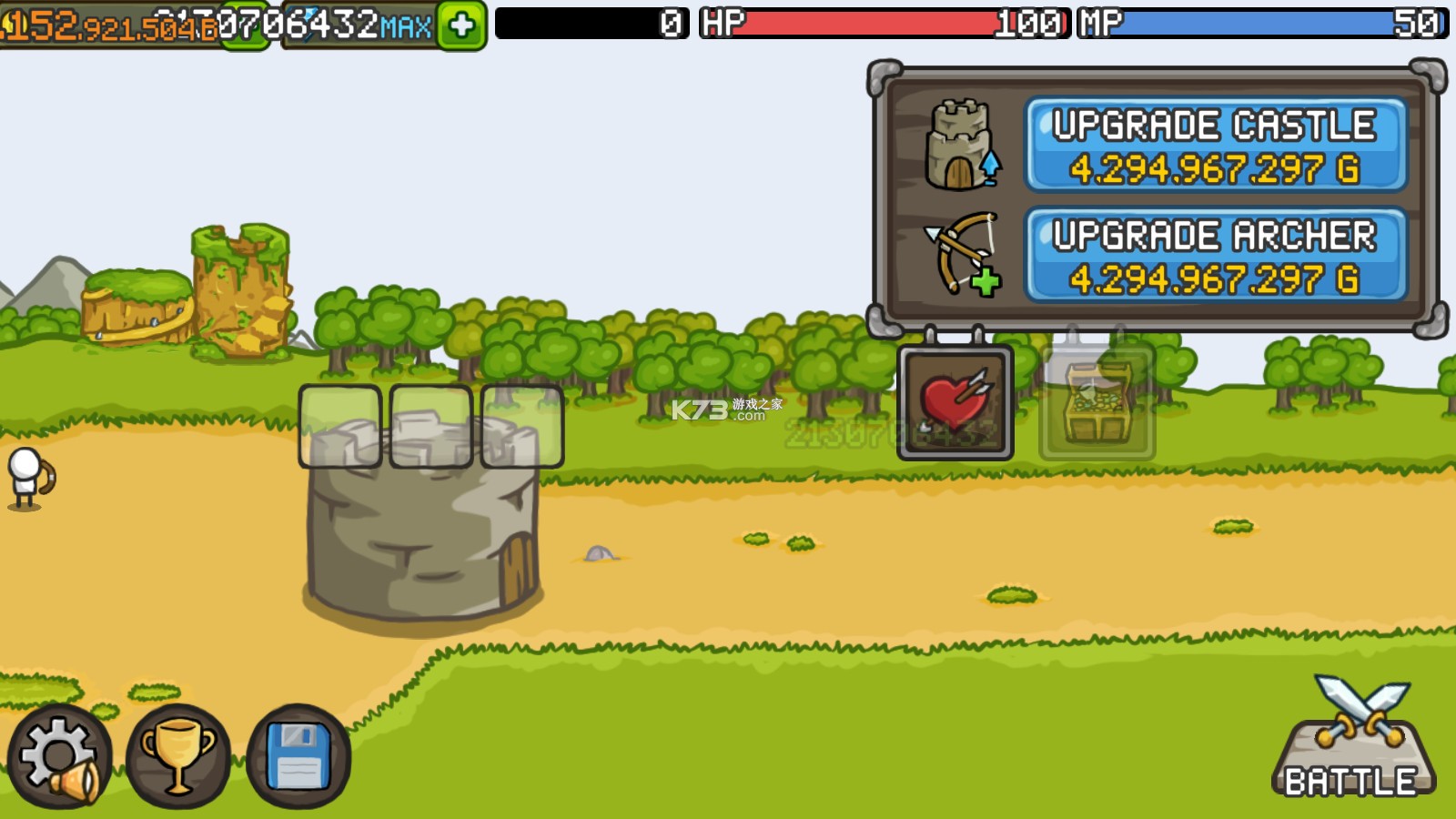Upgrade the castle for gold
Image resolution: width=1456 pixels, height=819 pixels.
pos(1216,146)
